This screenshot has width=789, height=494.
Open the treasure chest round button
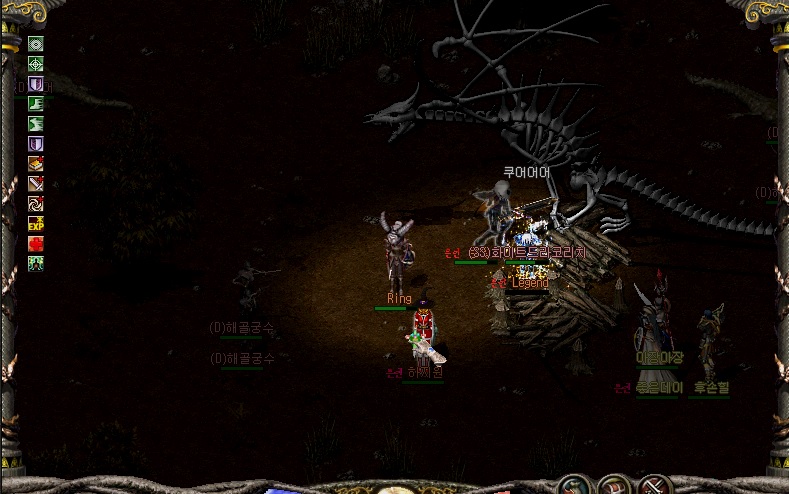click(x=614, y=486)
